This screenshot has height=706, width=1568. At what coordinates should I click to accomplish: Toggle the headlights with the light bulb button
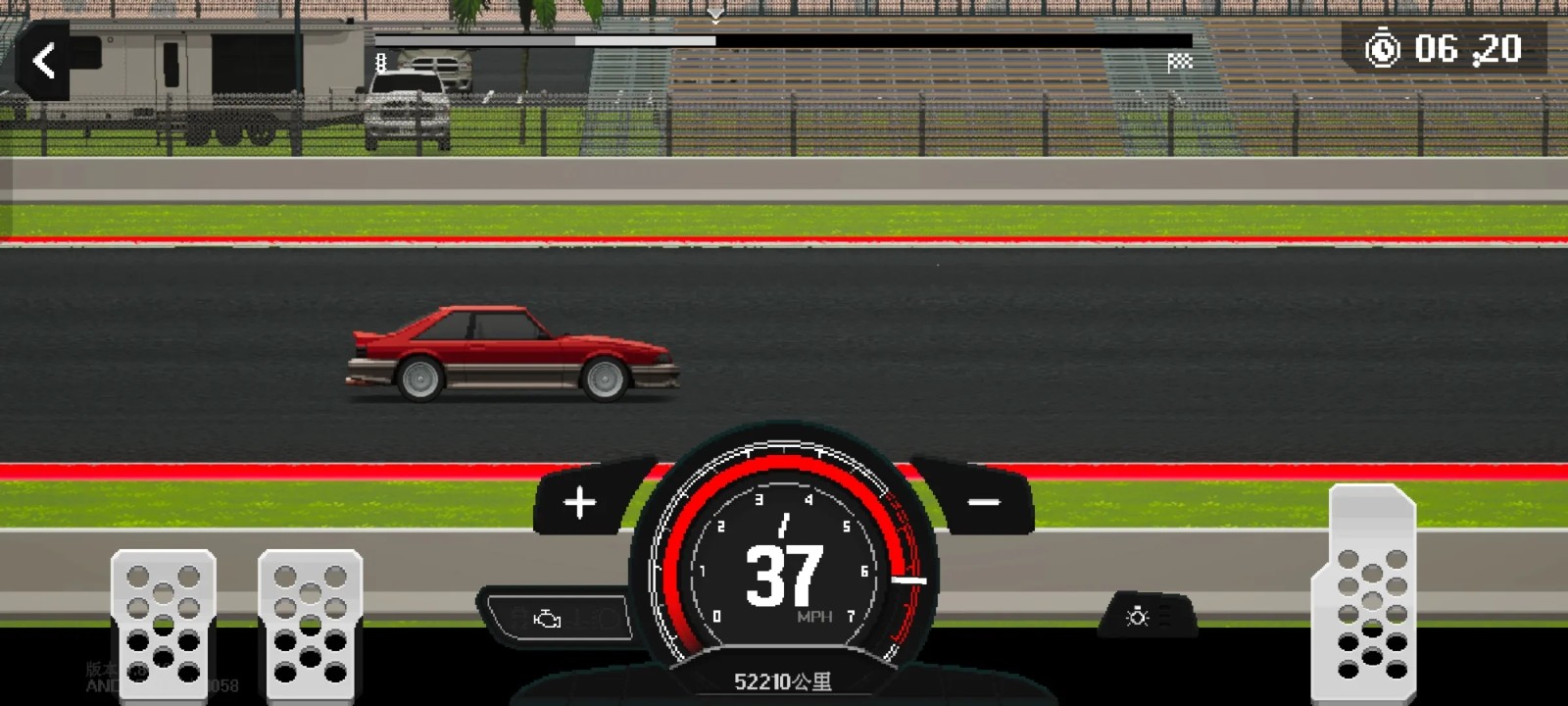point(1136,617)
